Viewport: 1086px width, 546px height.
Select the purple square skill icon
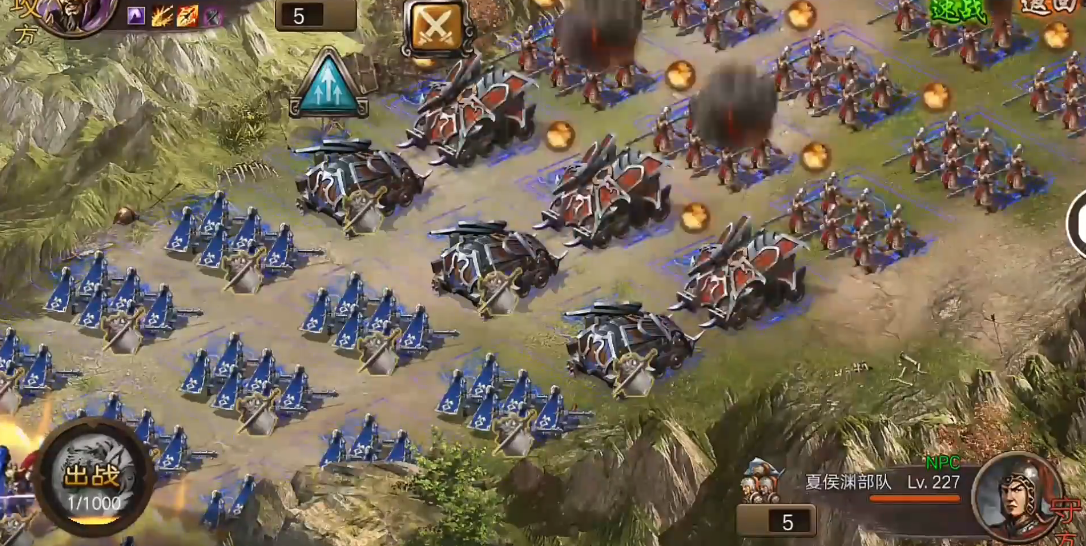135,15
